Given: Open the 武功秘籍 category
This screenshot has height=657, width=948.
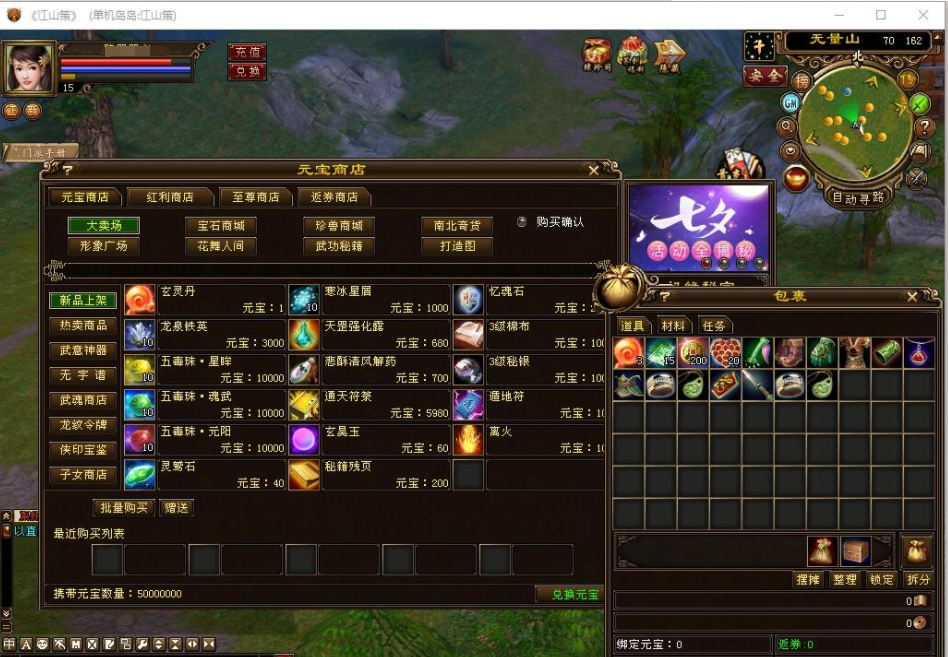Looking at the screenshot, I should pyautogui.click(x=339, y=246).
